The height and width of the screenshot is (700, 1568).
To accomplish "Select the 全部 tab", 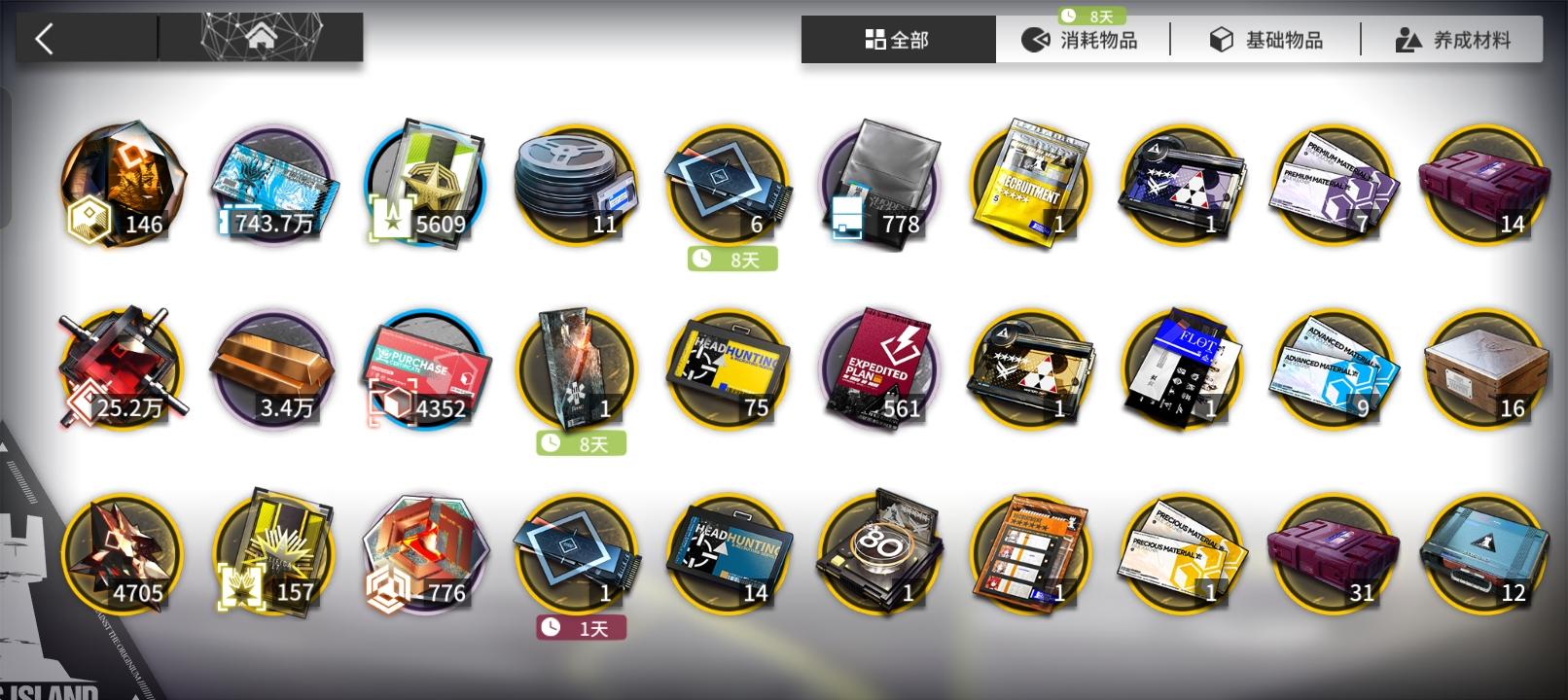I will click(x=895, y=39).
